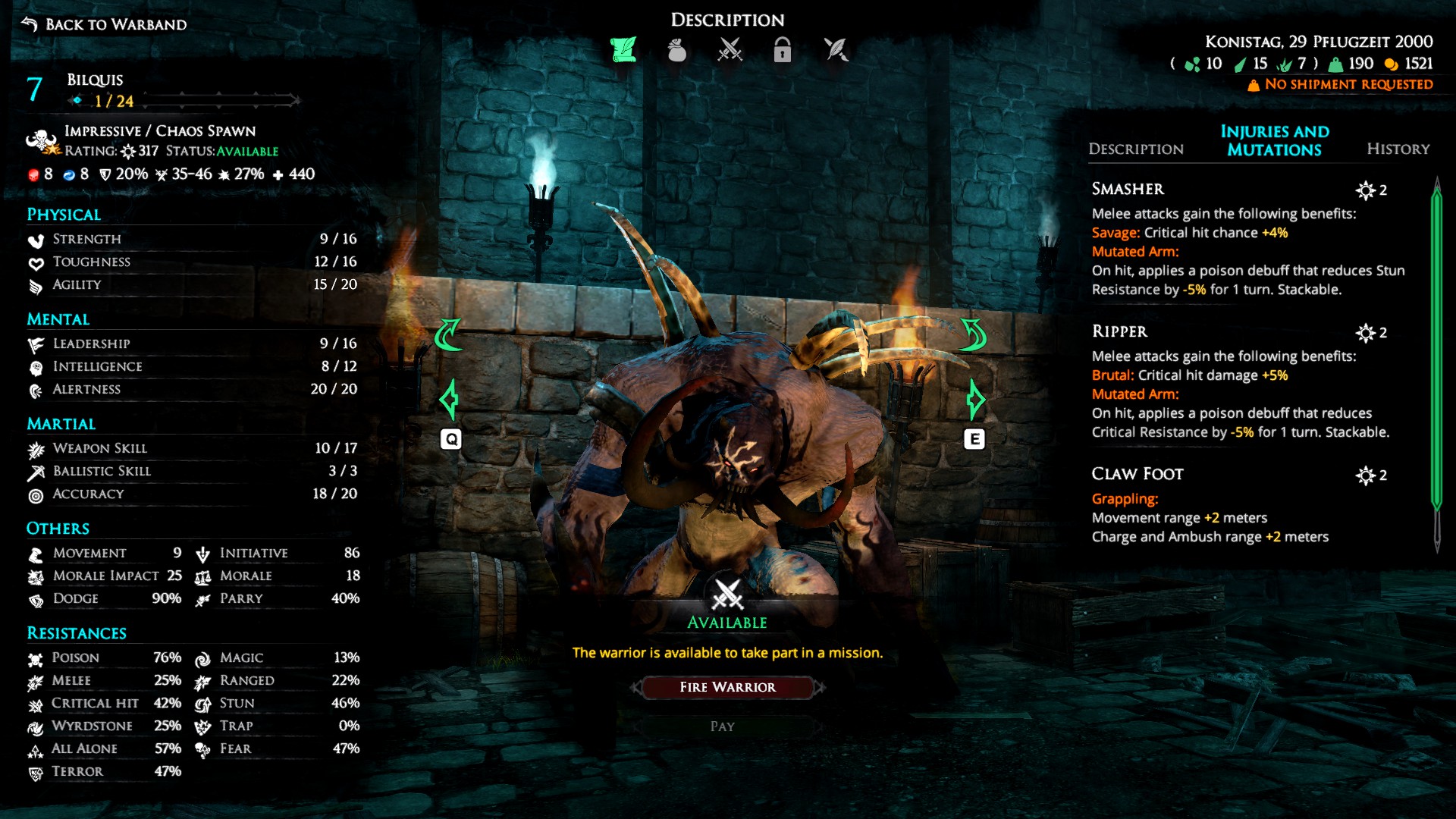1456x819 pixels.
Task: Select the green scroll description icon
Action: (623, 50)
